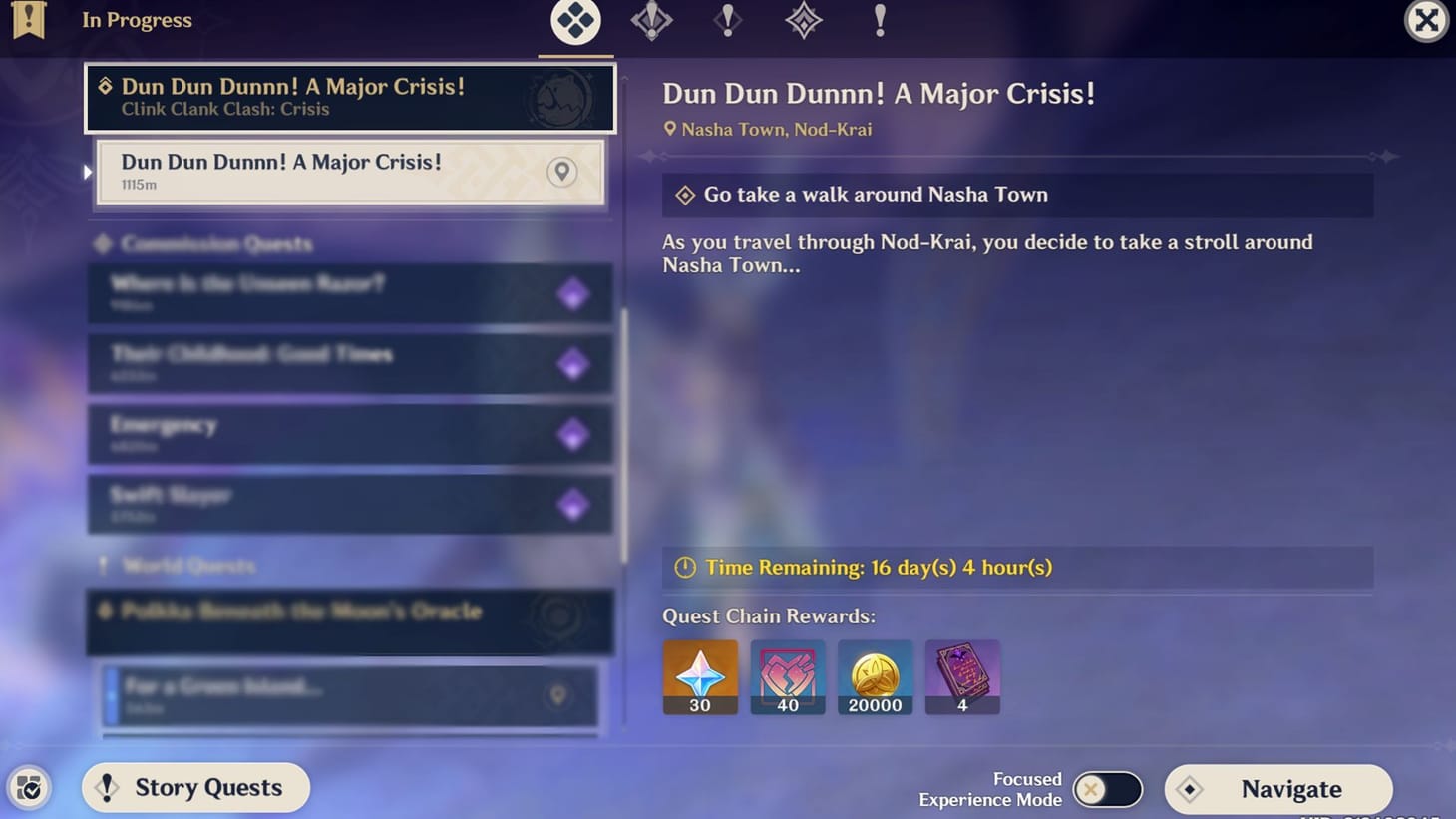Viewport: 1456px width, 819px height.
Task: Click the Primogem reward icon
Action: (x=699, y=676)
